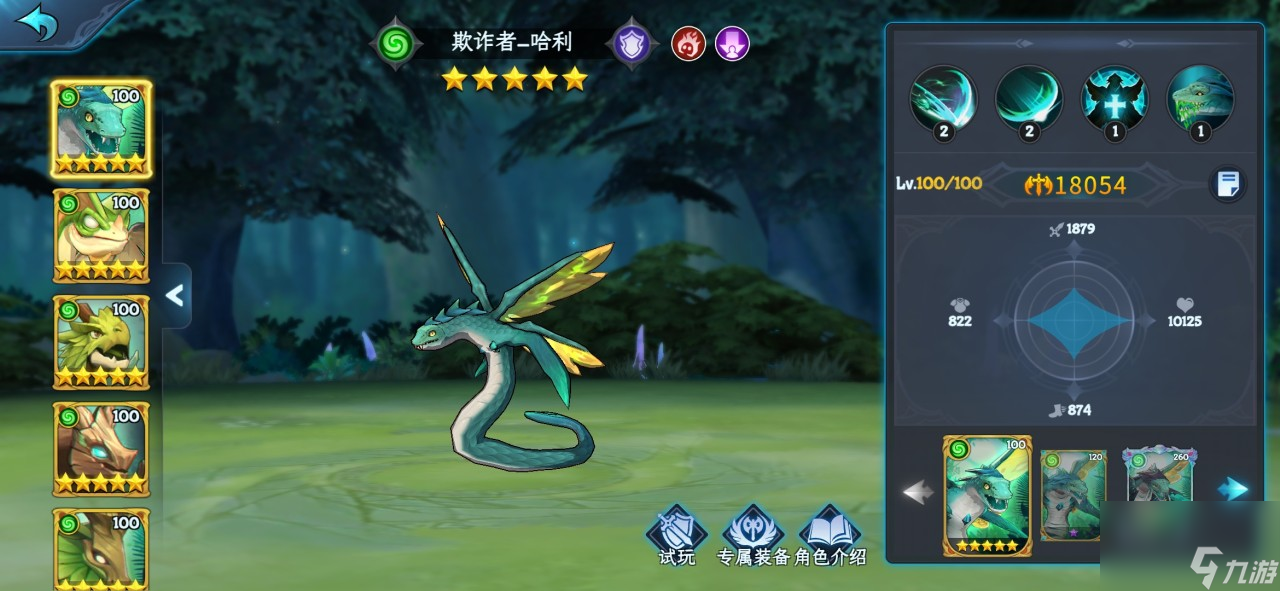This screenshot has width=1280, height=591.
Task: Show the green swirl element info
Action: coord(396,44)
